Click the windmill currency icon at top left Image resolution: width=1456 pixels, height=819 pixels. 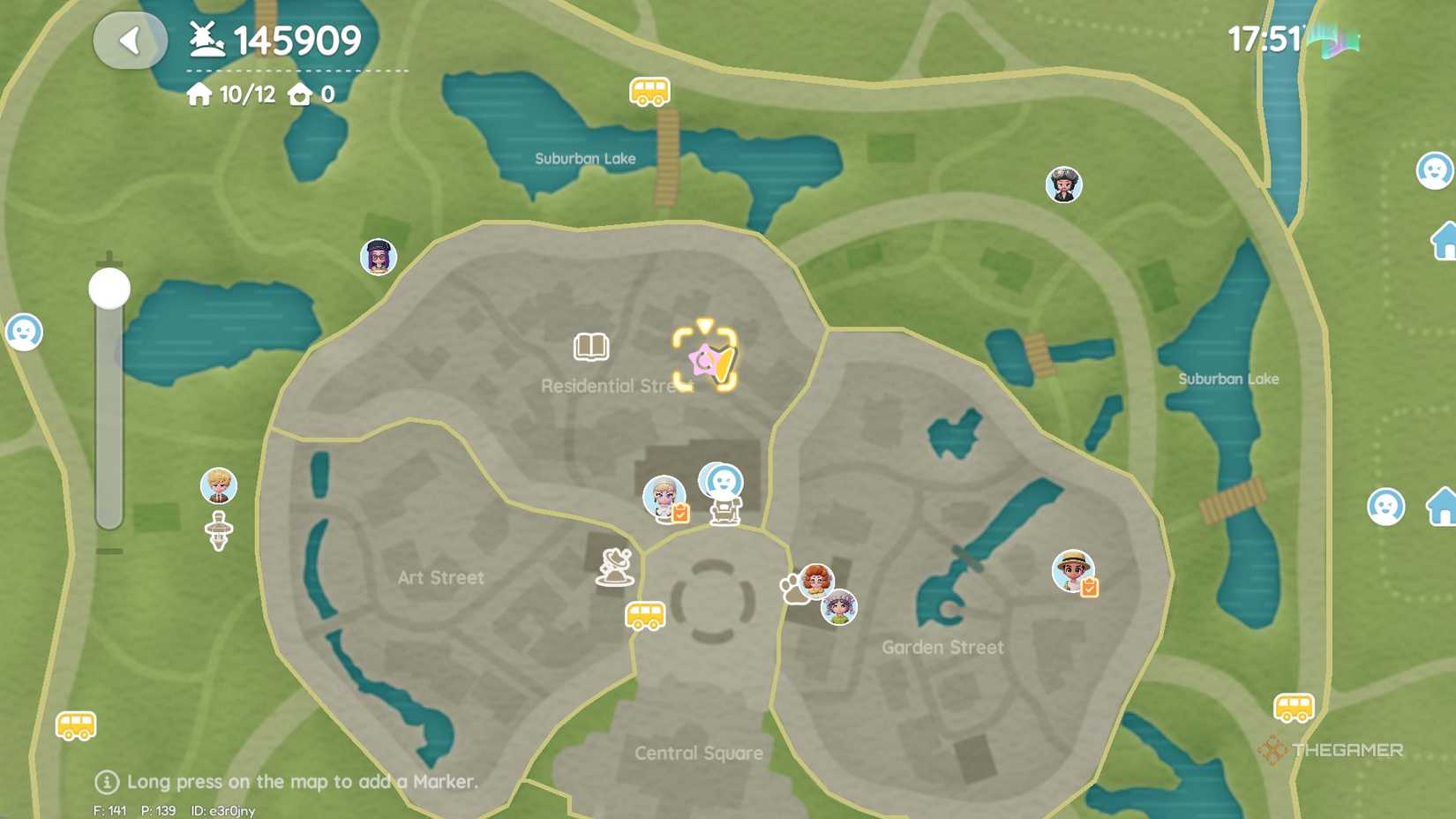pyautogui.click(x=205, y=38)
